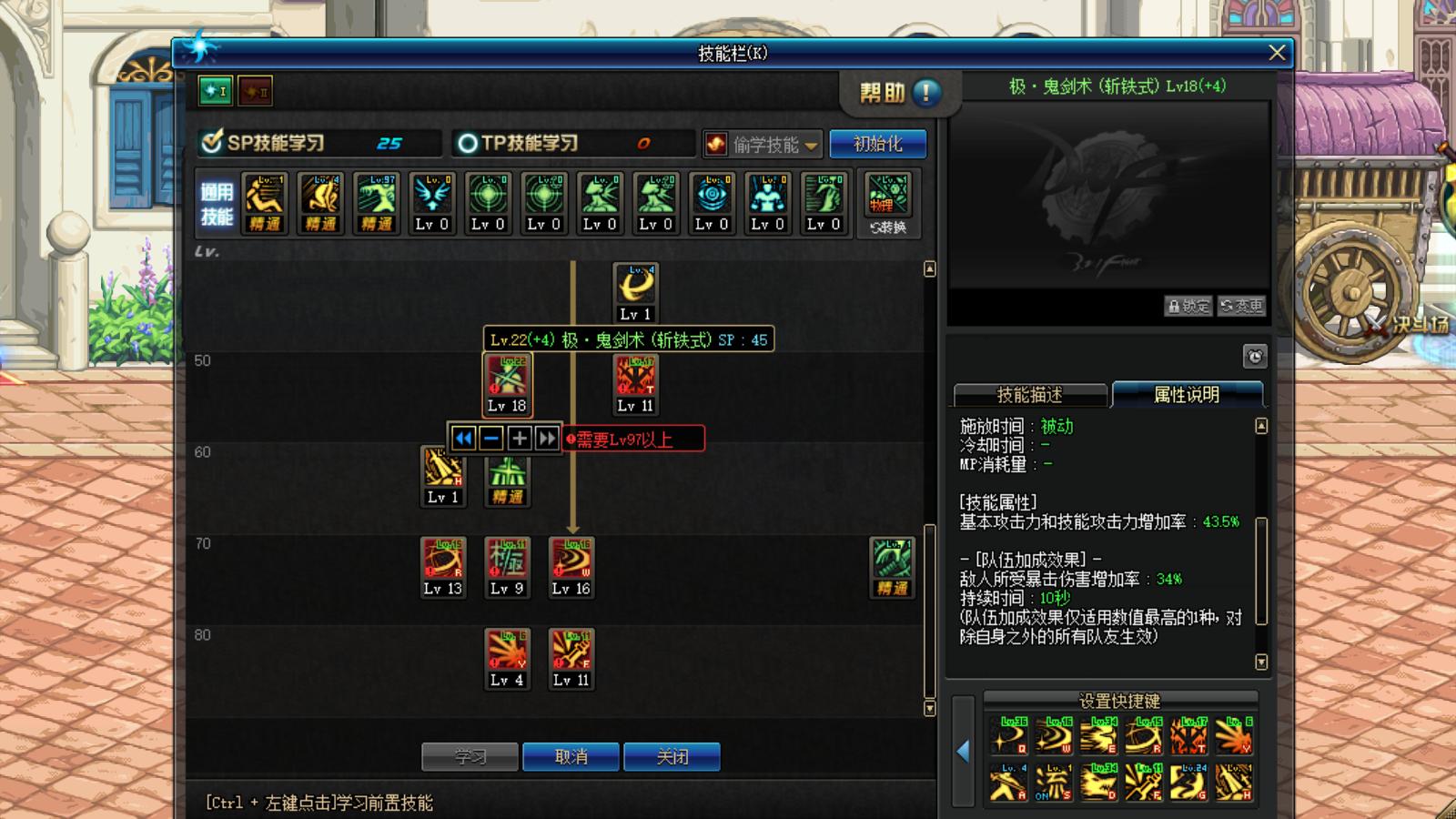Click the alarm clock icon above 属性说明 tab
1456x819 pixels.
1256,357
